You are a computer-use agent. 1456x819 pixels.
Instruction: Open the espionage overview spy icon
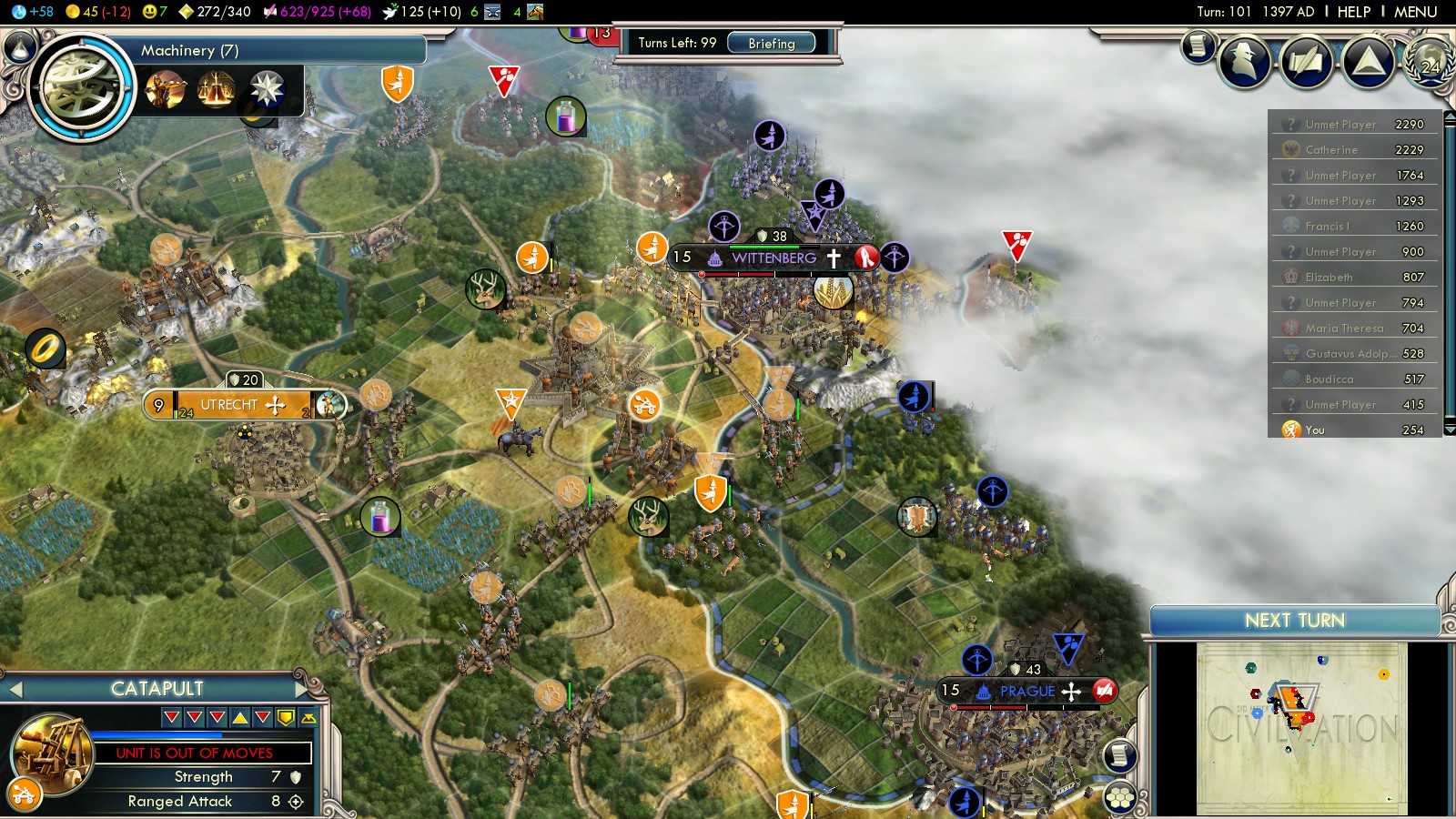coord(1244,61)
